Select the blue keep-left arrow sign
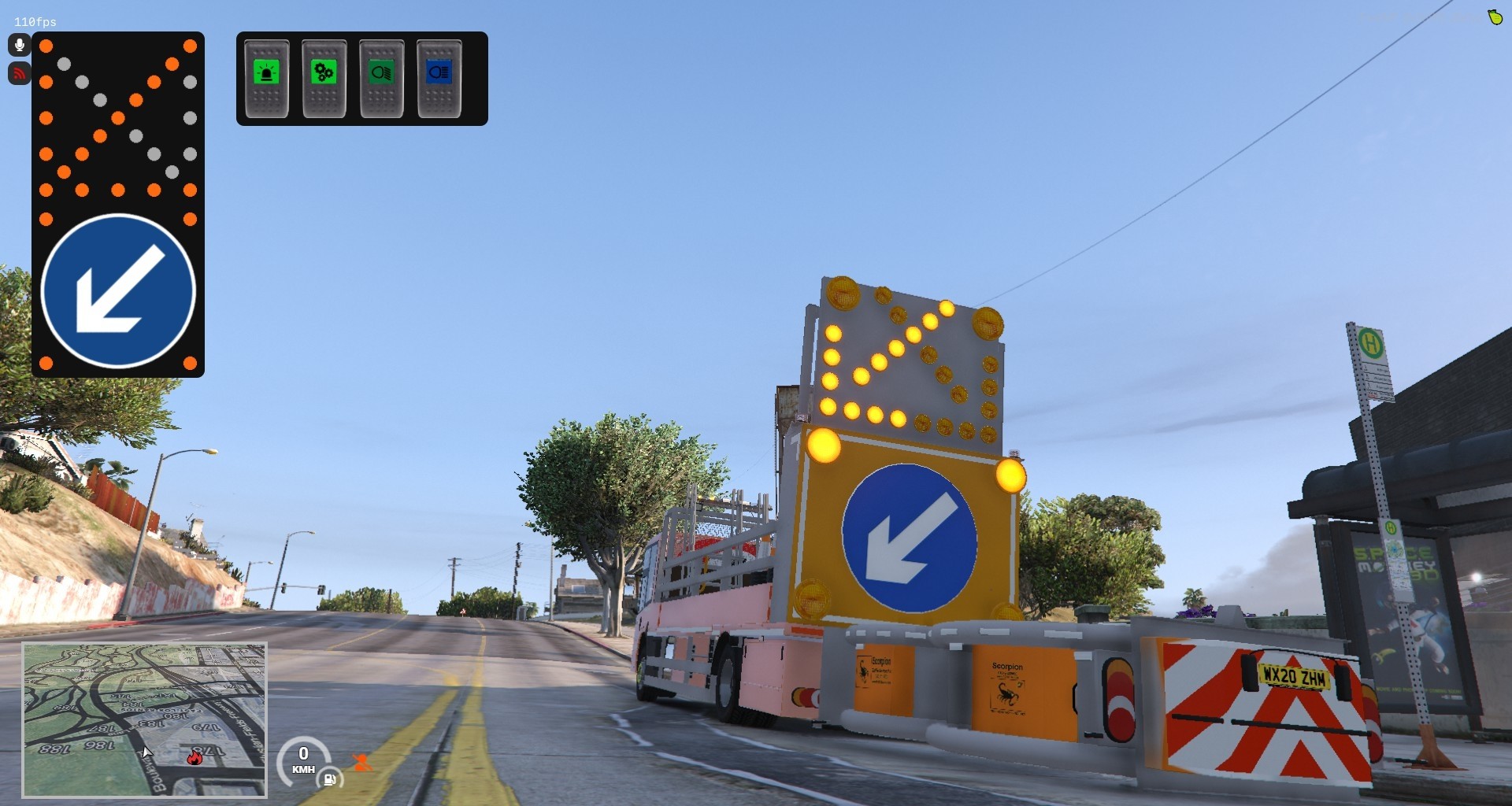Screen dimensions: 1512x806 [118, 290]
